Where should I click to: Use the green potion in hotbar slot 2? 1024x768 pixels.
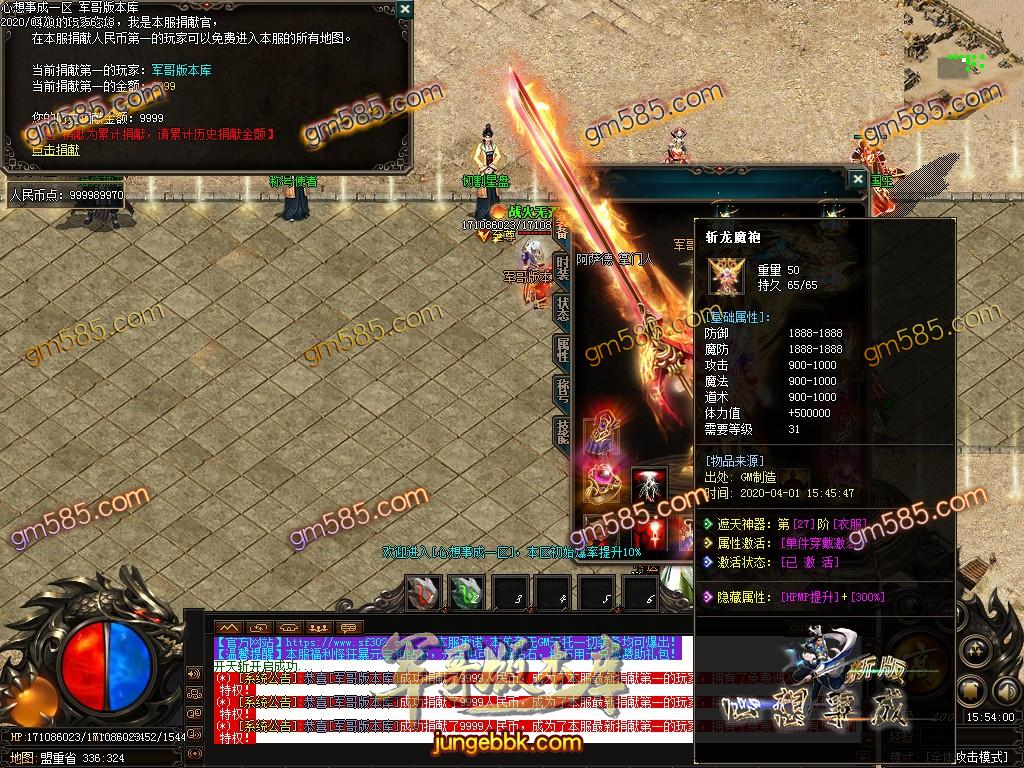tap(466, 593)
